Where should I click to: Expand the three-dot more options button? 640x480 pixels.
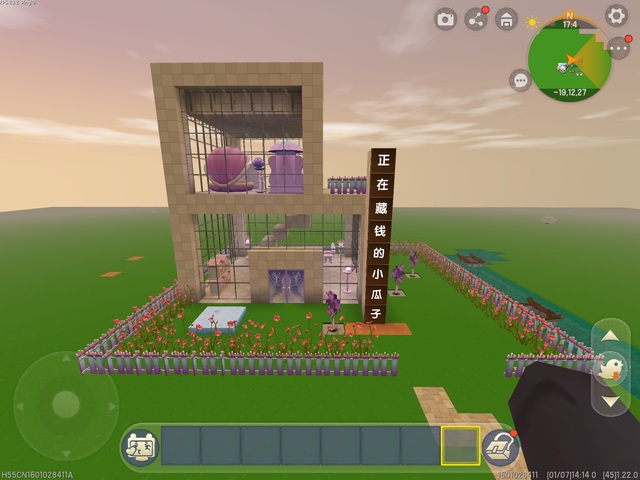point(618,48)
